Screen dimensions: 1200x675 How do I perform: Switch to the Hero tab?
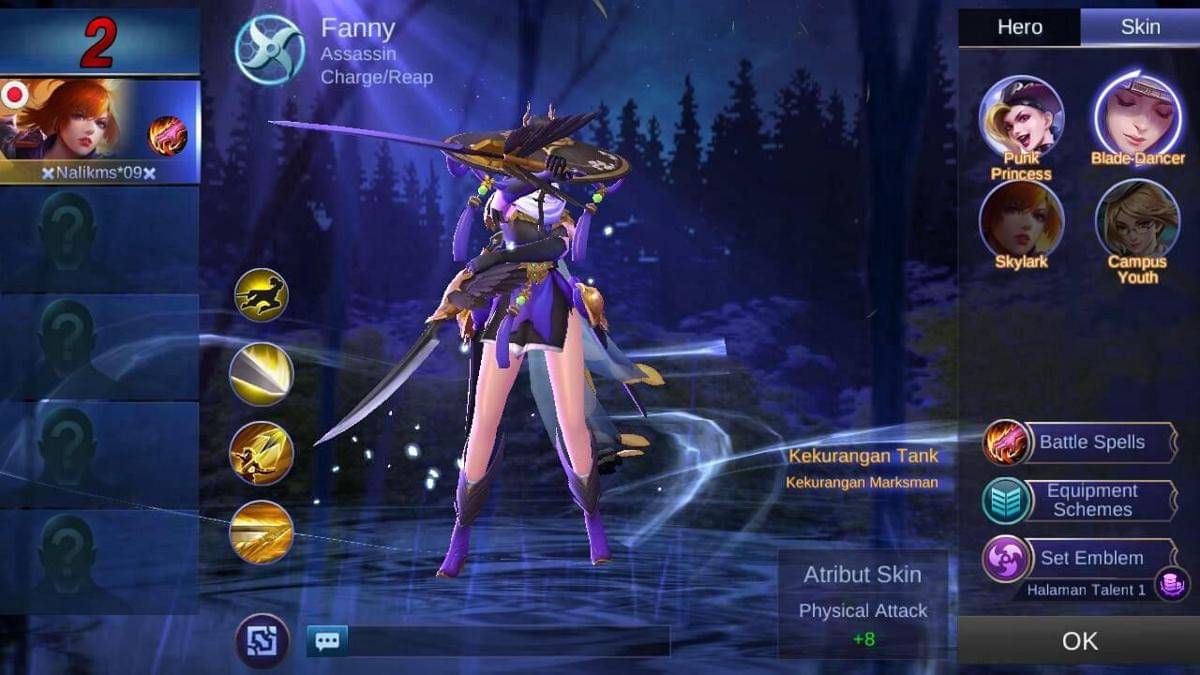(x=1019, y=28)
